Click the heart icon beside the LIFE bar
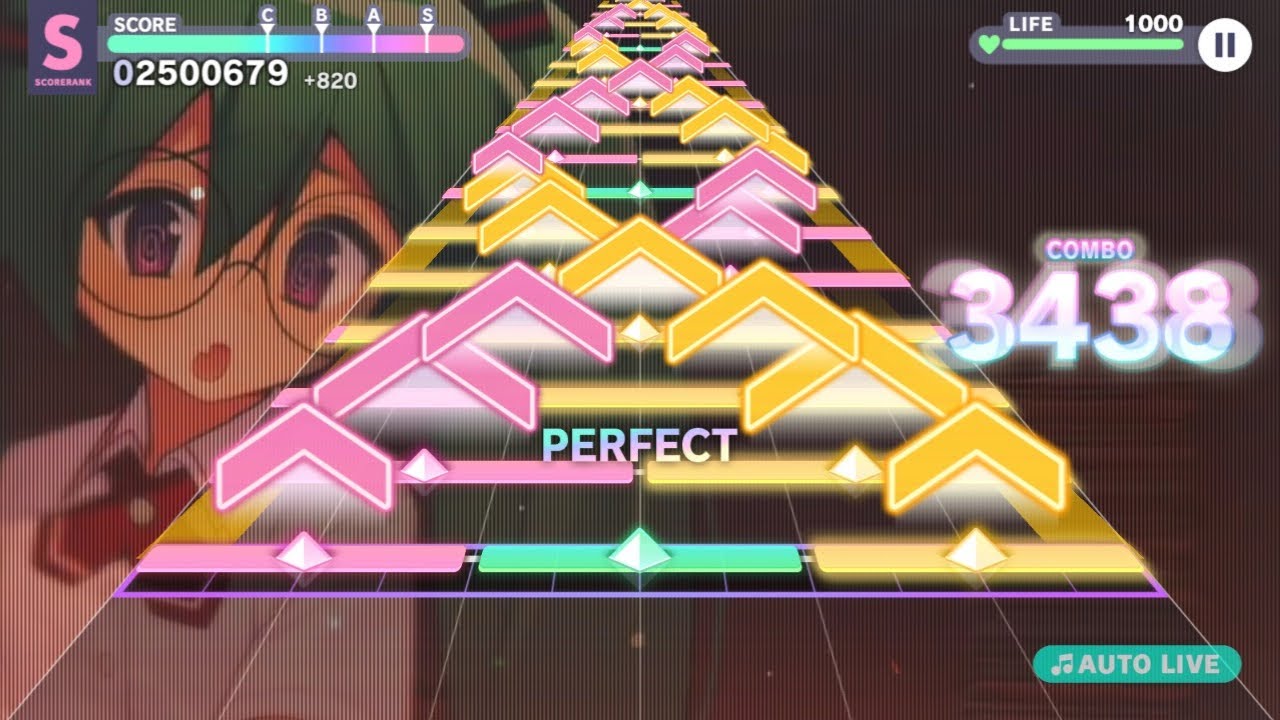This screenshot has width=1280, height=720. coord(986,44)
